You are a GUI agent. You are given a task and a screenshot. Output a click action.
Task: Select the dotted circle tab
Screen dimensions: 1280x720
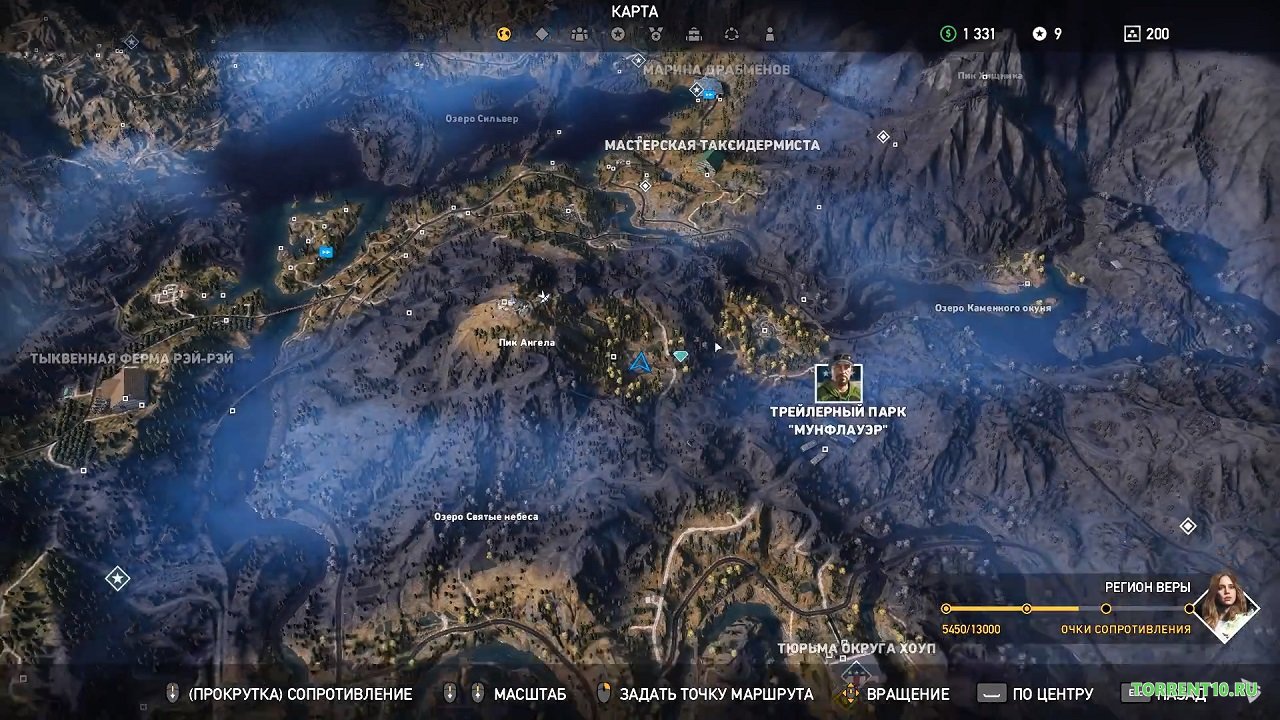pyautogui.click(x=732, y=34)
